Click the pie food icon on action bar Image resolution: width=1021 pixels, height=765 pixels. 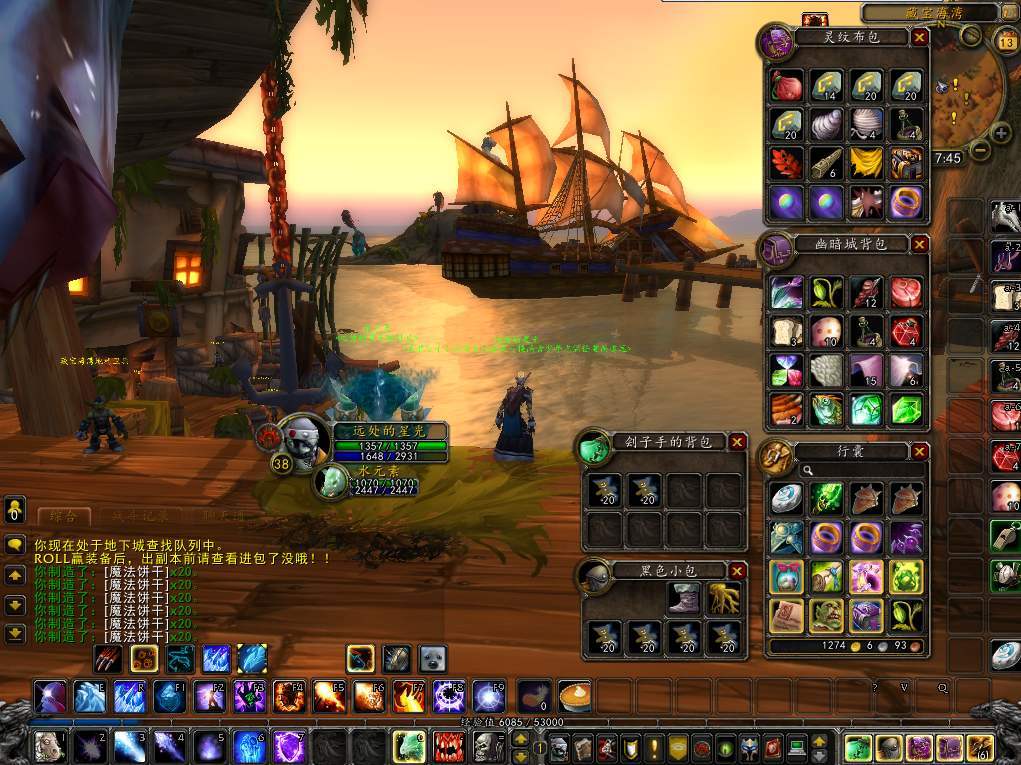pyautogui.click(x=575, y=695)
